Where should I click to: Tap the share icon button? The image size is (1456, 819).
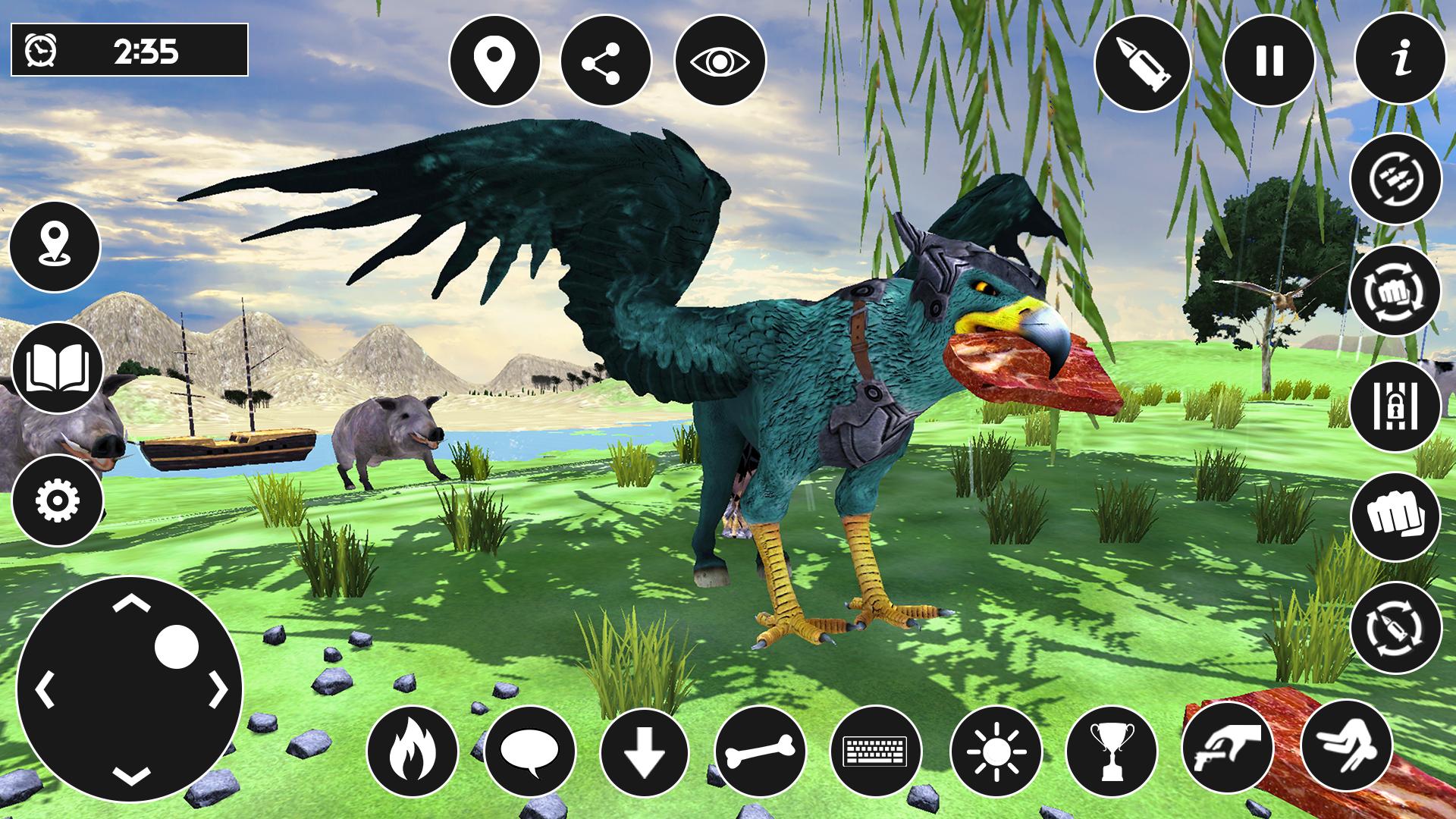(606, 61)
